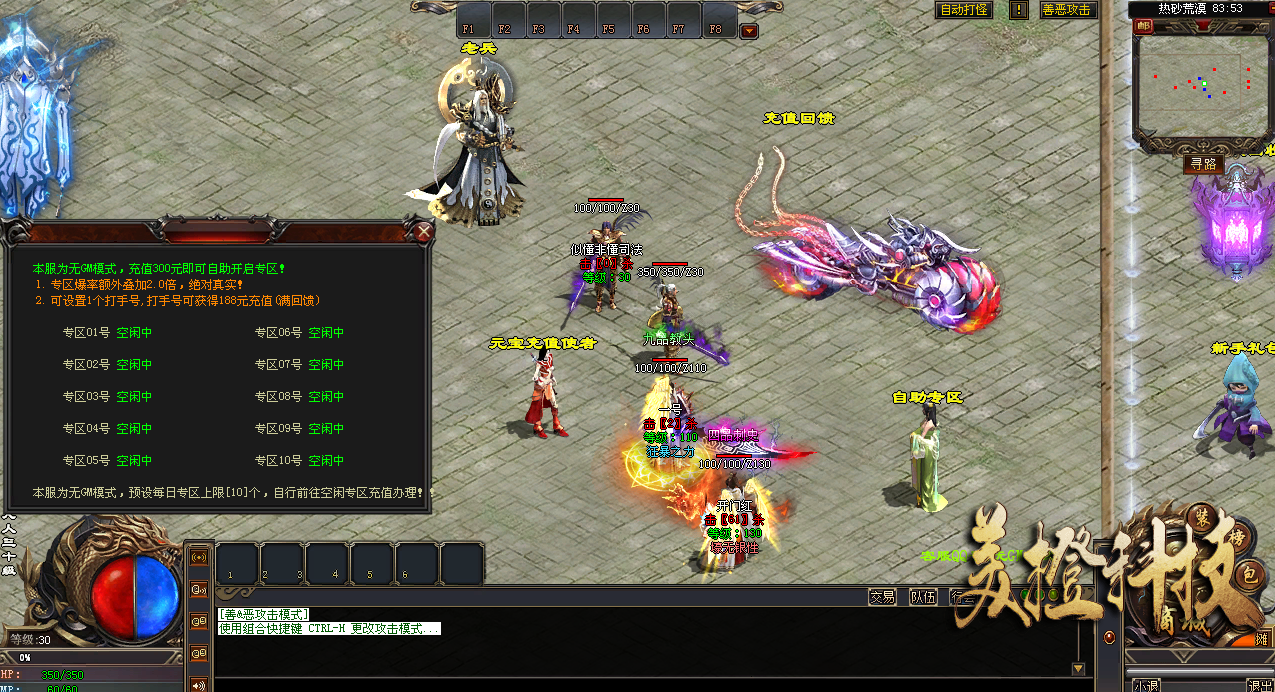Expand the skill bar dropdown arrow
The image size is (1275, 692).
click(748, 31)
